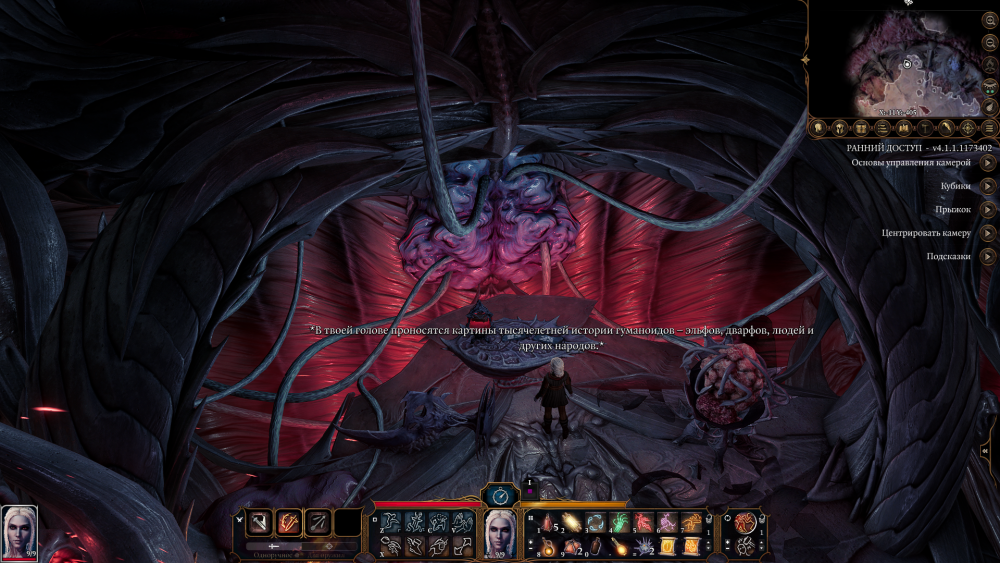Open the 'Центрировать камеру' tutorial

pyautogui.click(x=987, y=233)
